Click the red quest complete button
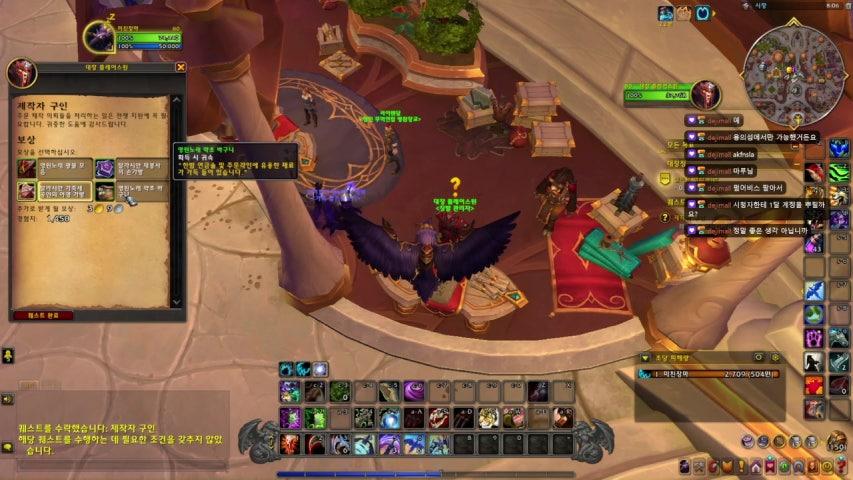 [x=43, y=315]
